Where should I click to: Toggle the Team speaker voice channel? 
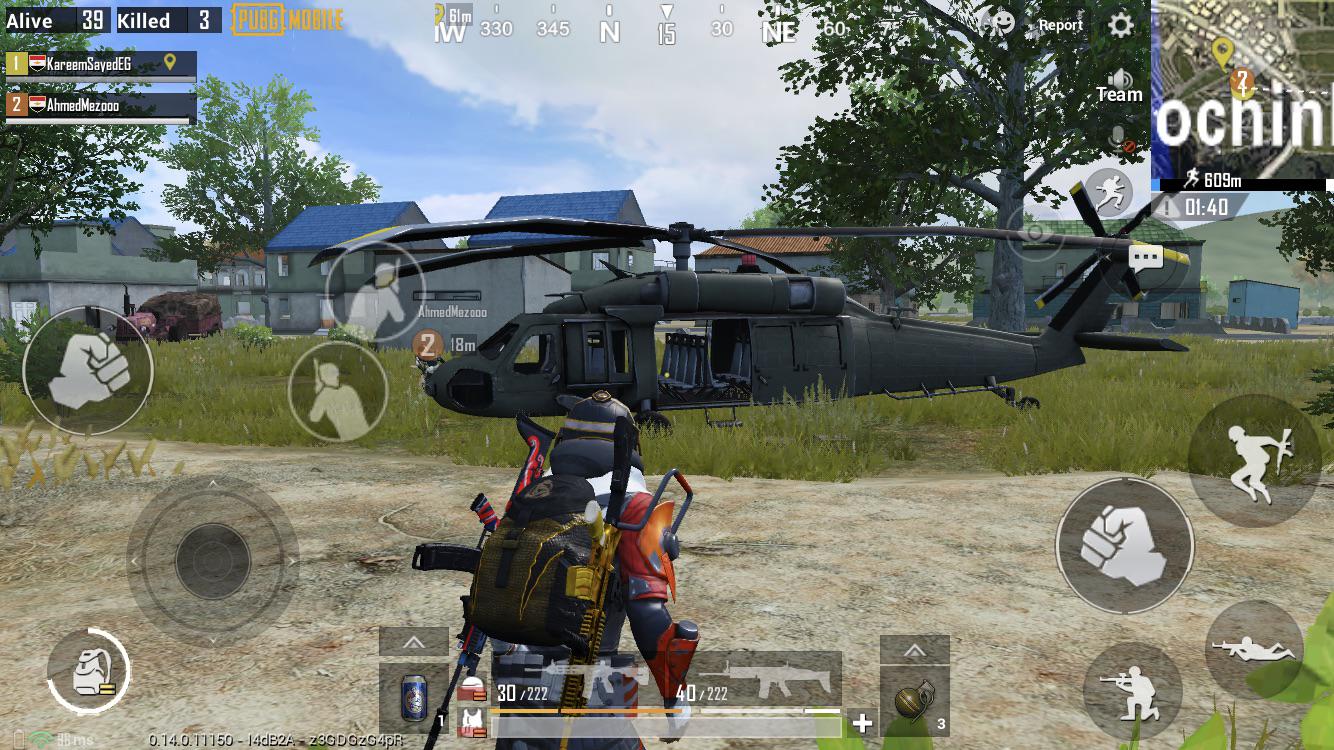tap(1119, 86)
